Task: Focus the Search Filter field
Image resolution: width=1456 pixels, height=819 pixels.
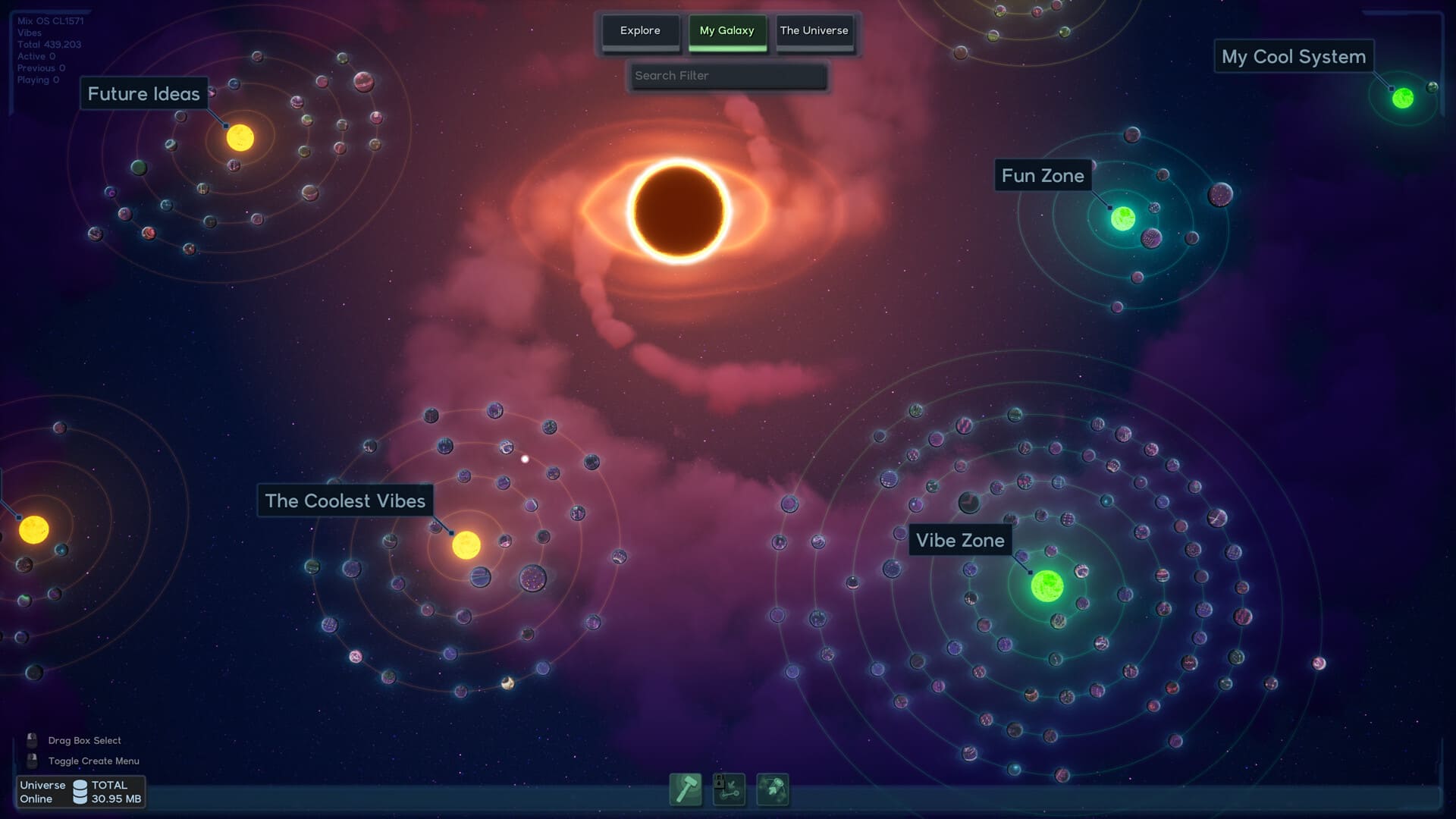Action: click(x=728, y=76)
